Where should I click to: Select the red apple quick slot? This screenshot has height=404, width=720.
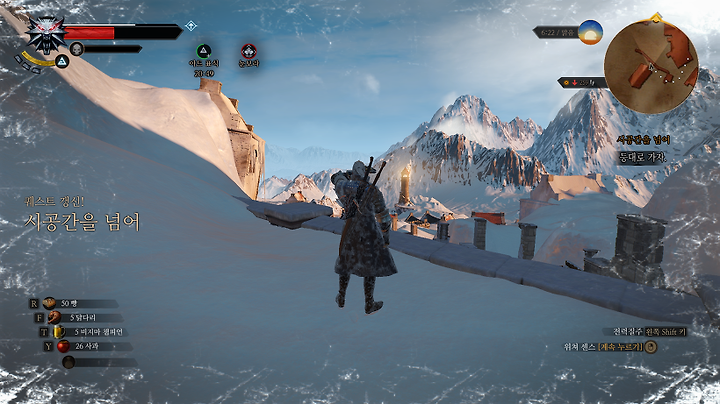[64, 346]
